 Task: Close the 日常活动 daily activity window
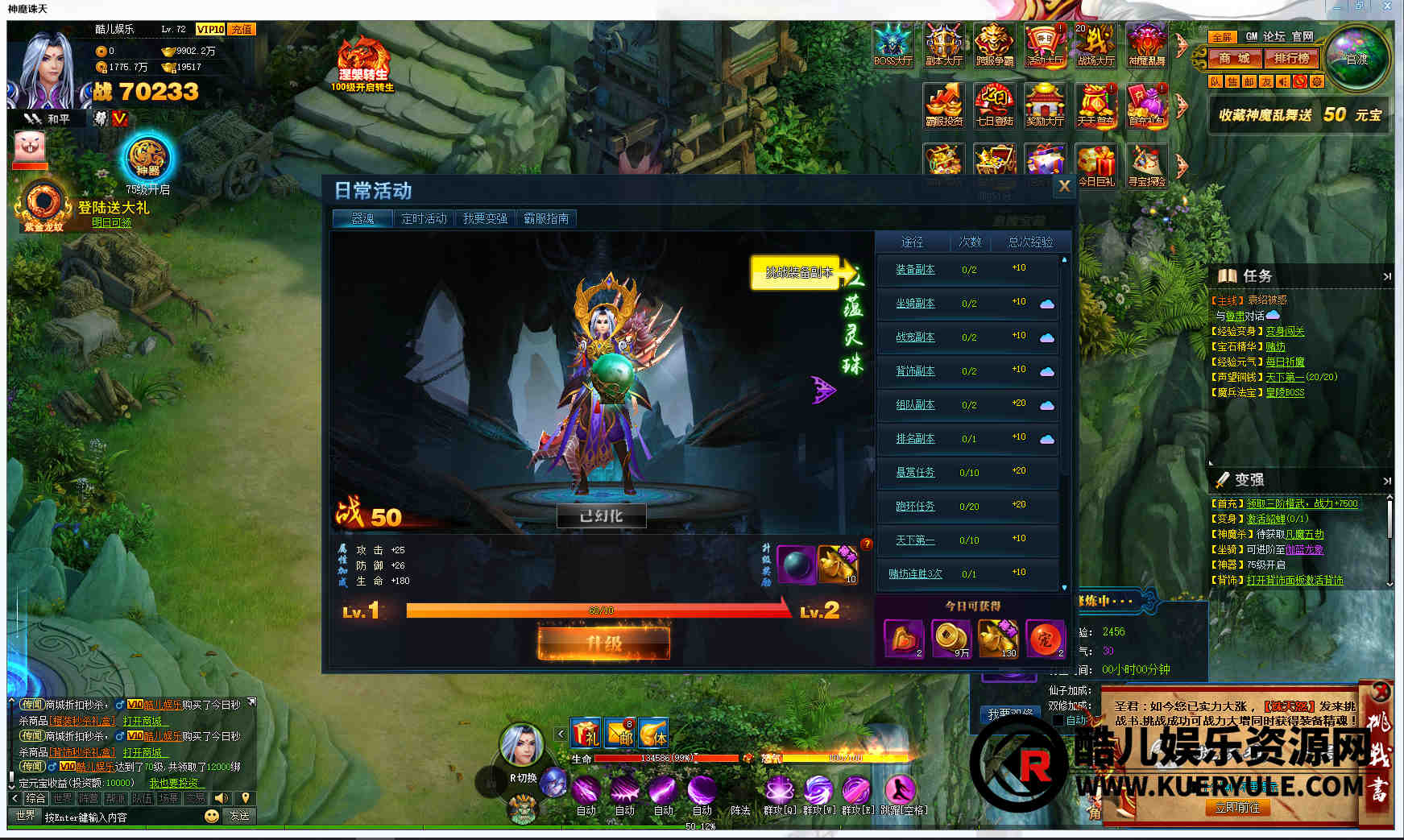(1064, 186)
